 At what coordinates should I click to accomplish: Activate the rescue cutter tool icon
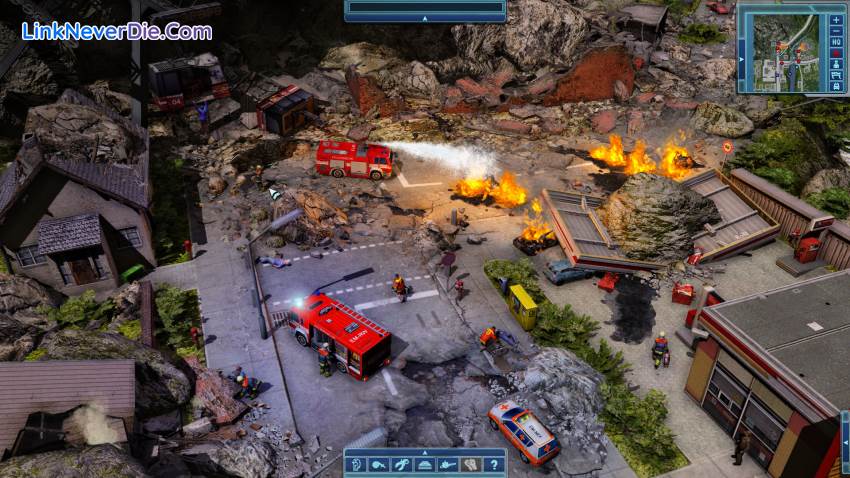click(402, 465)
